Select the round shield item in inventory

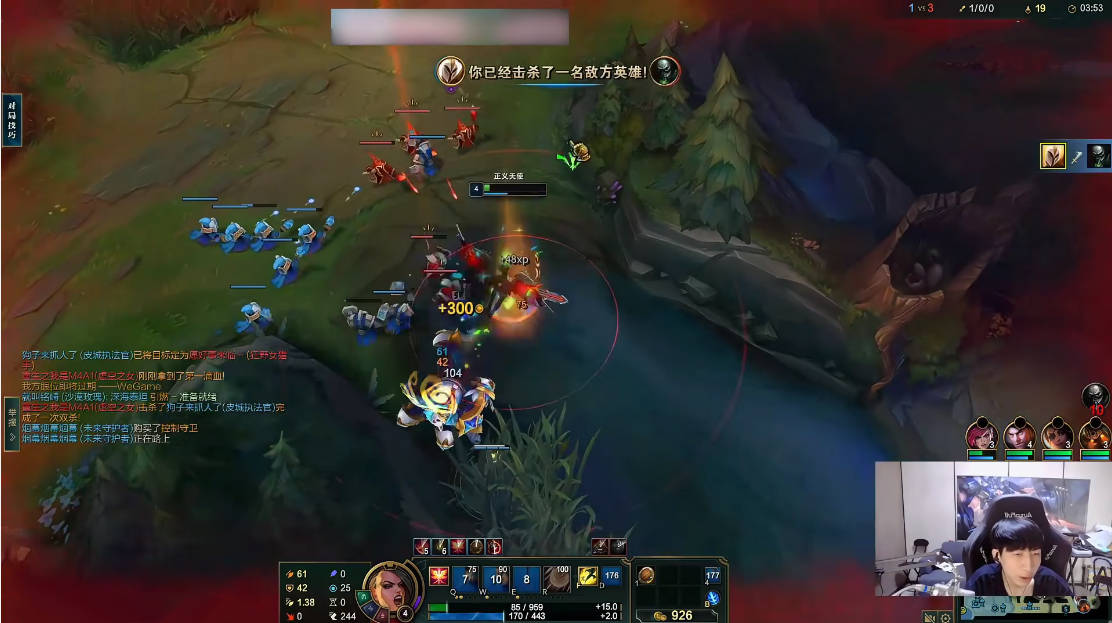[647, 575]
